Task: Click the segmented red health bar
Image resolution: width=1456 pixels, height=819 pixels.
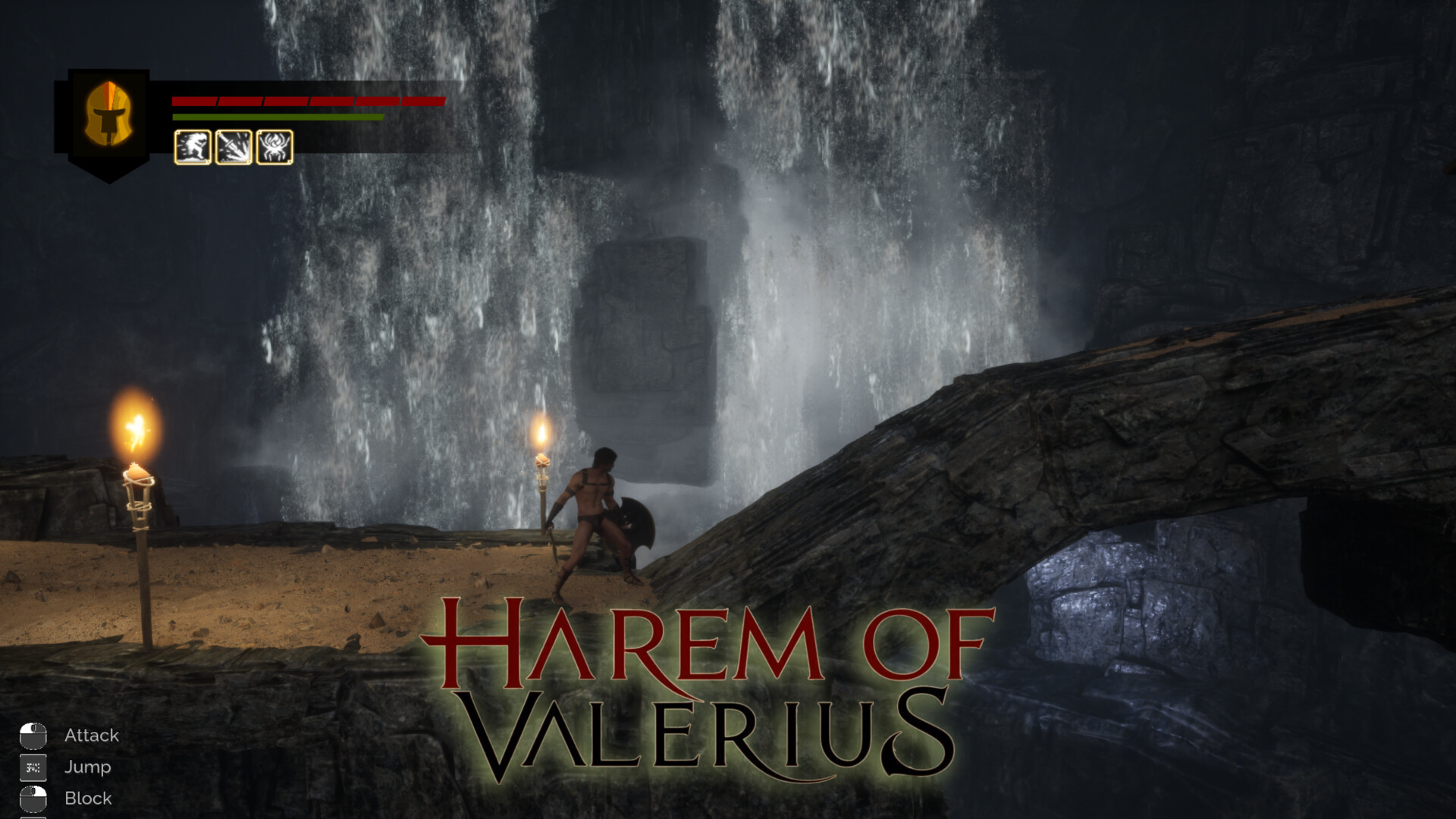Action: pyautogui.click(x=307, y=101)
